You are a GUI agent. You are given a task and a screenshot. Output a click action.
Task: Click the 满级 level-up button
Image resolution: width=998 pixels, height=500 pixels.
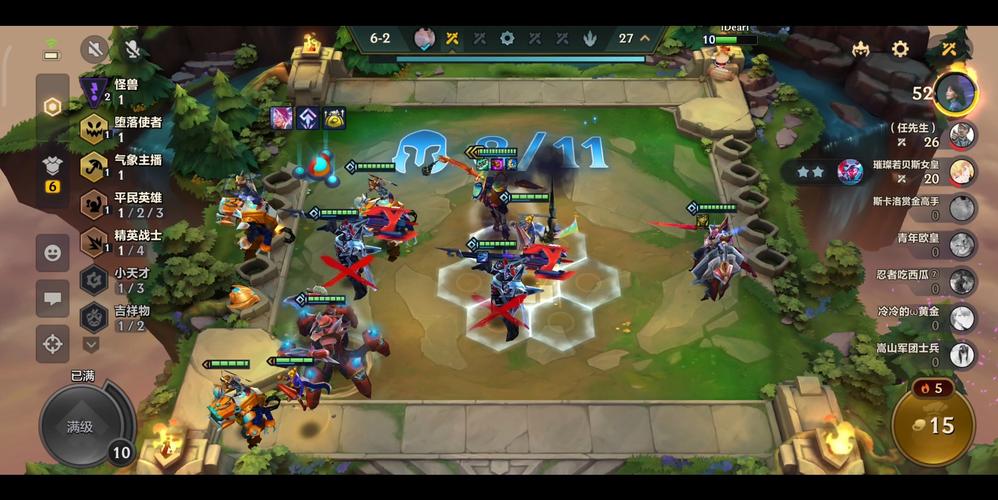pyautogui.click(x=82, y=426)
